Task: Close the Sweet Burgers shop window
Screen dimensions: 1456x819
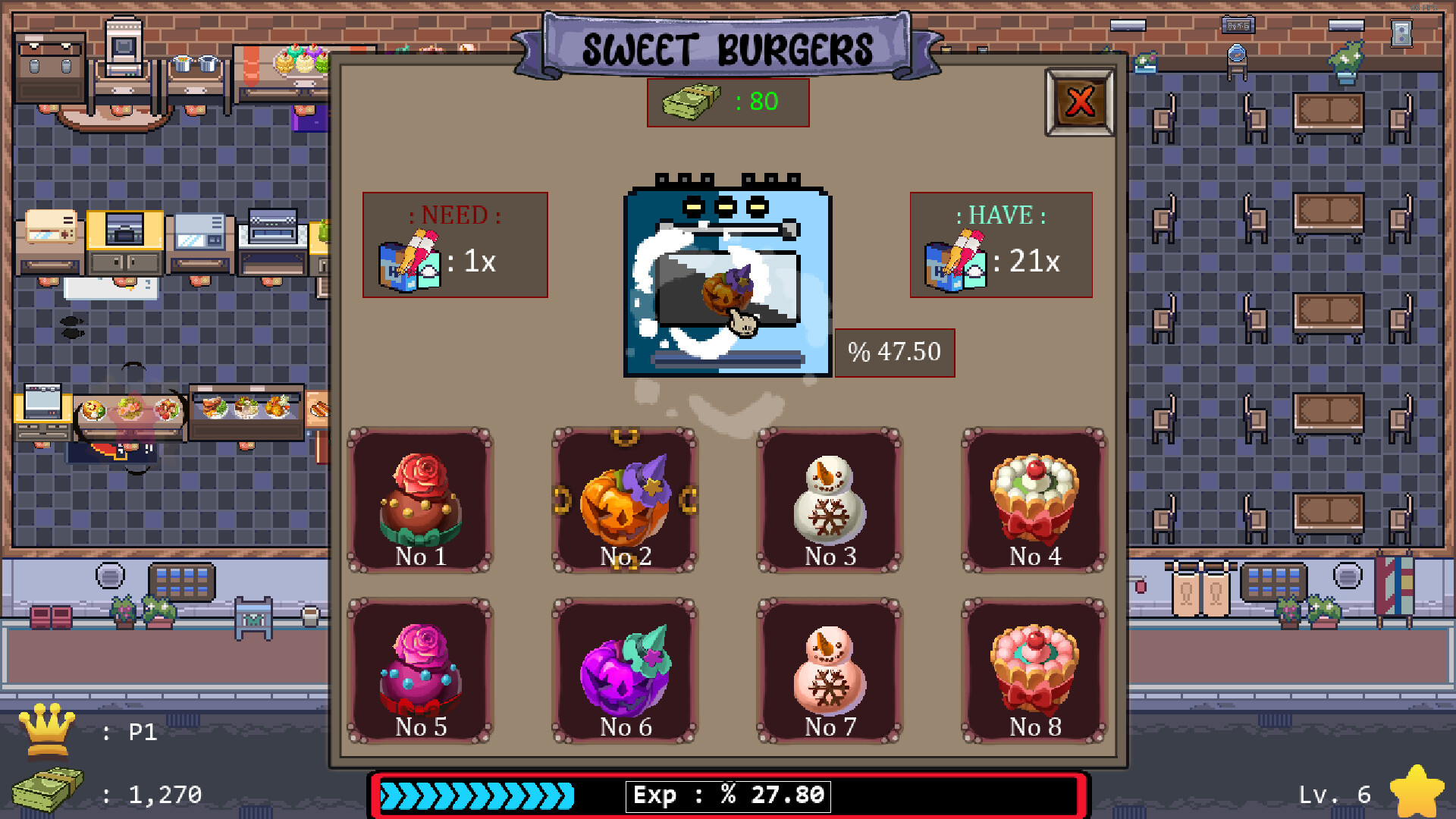Action: point(1080,103)
